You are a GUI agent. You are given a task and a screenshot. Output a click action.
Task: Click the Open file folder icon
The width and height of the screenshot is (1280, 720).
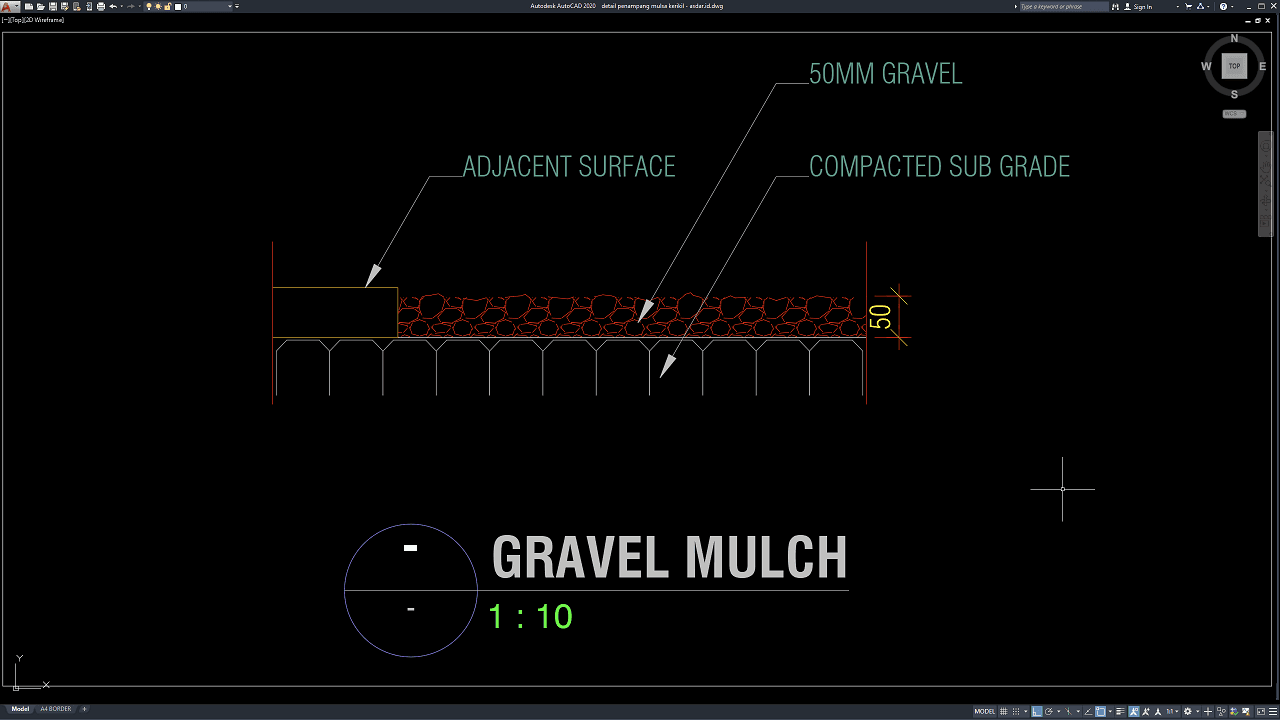39,6
